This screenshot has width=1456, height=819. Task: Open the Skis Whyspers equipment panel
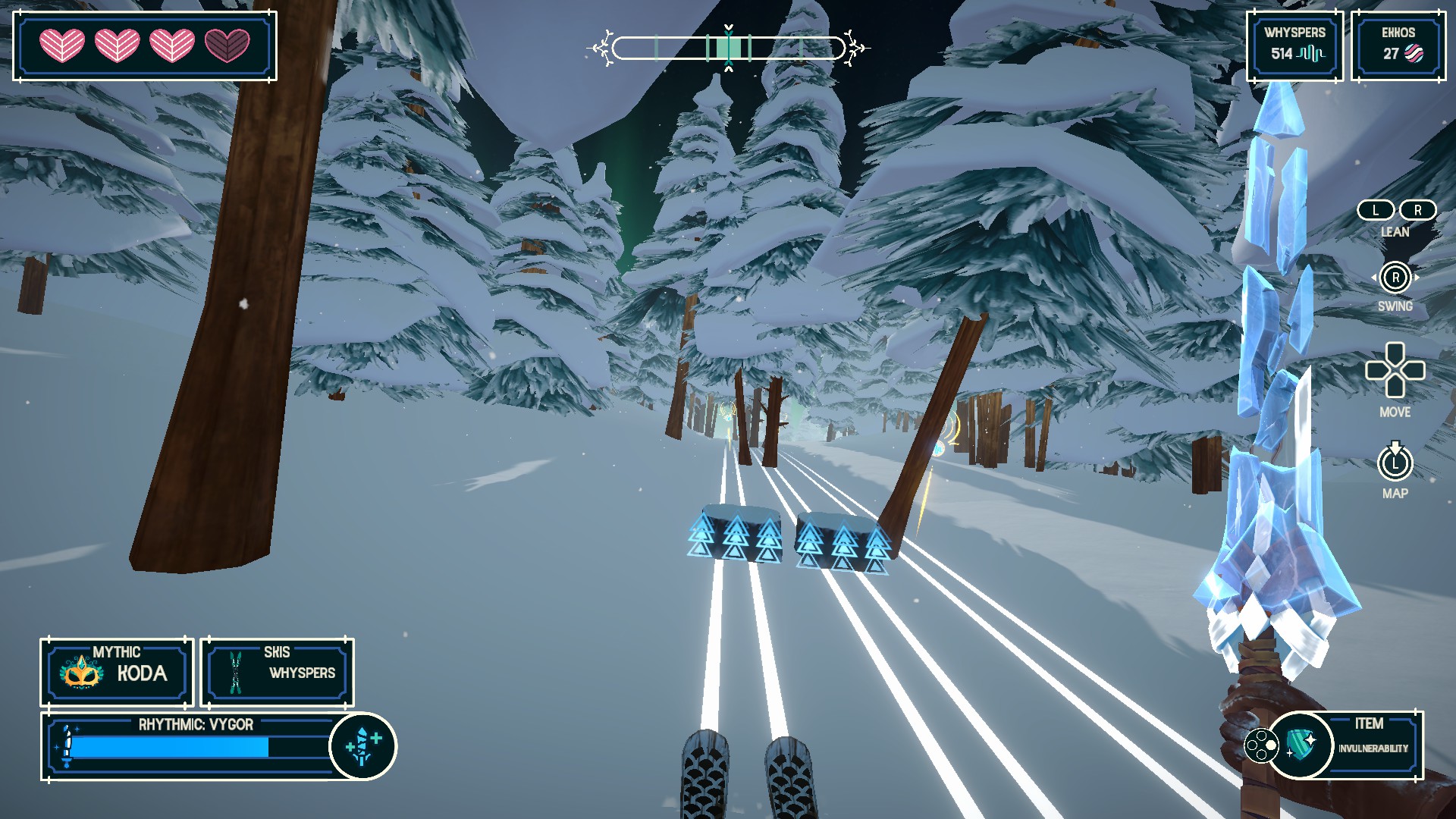[x=277, y=672]
